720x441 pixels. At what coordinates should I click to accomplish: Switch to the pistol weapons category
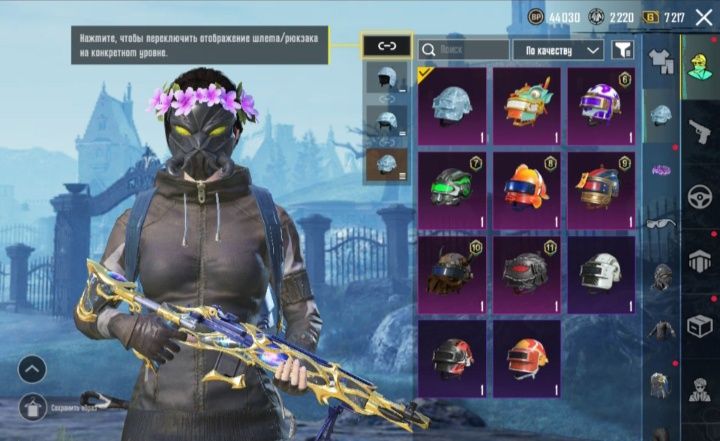tap(700, 131)
